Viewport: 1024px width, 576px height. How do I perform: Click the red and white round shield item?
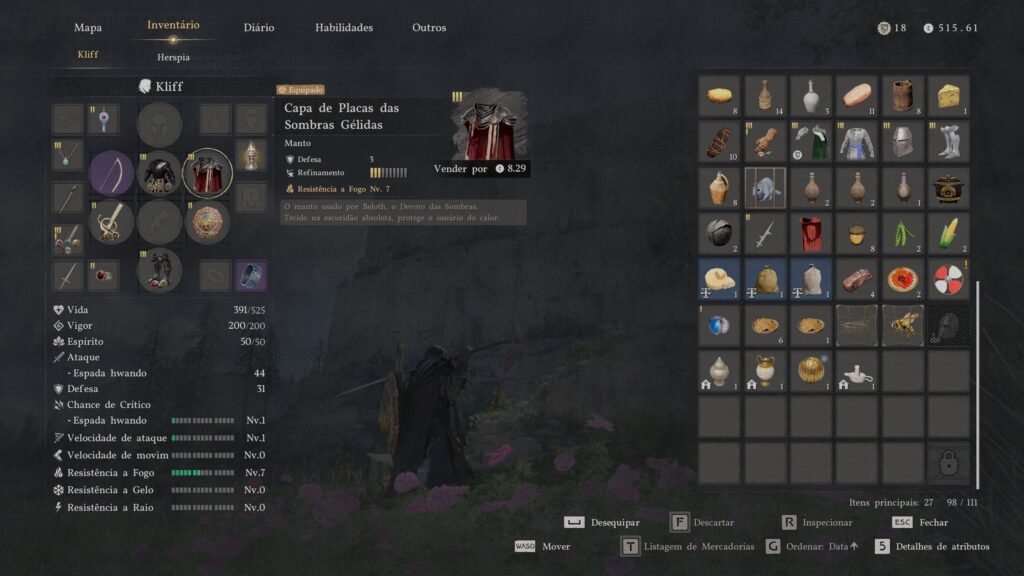(948, 279)
